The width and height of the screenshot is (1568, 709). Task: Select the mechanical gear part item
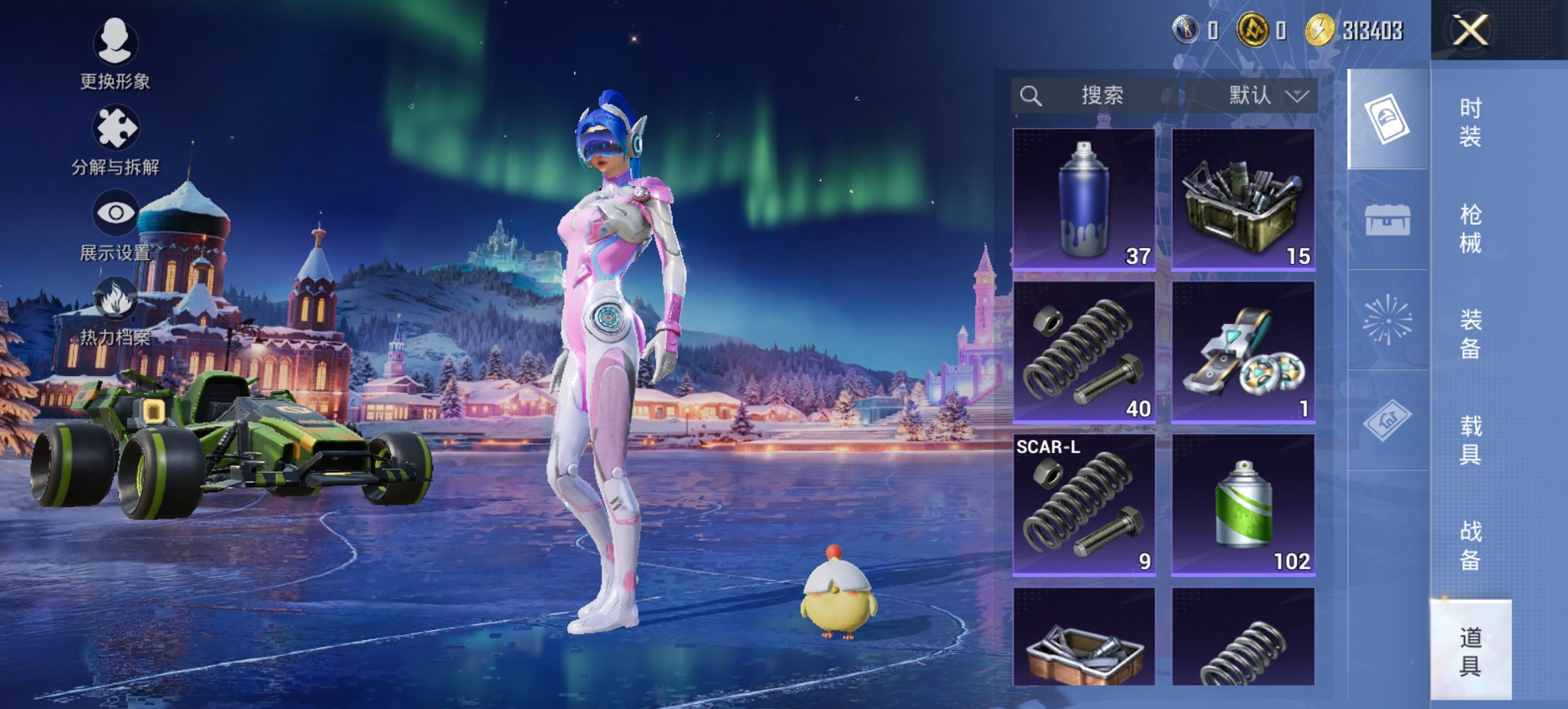tap(1243, 352)
